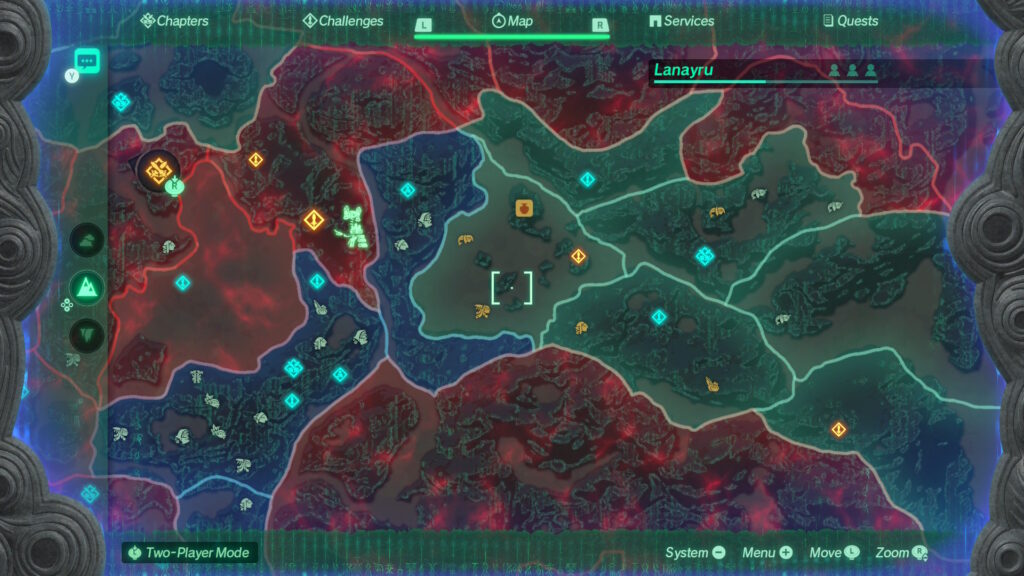Viewport: 1024px width, 576px height.
Task: Open the chat speech bubble icon
Action: 87,60
